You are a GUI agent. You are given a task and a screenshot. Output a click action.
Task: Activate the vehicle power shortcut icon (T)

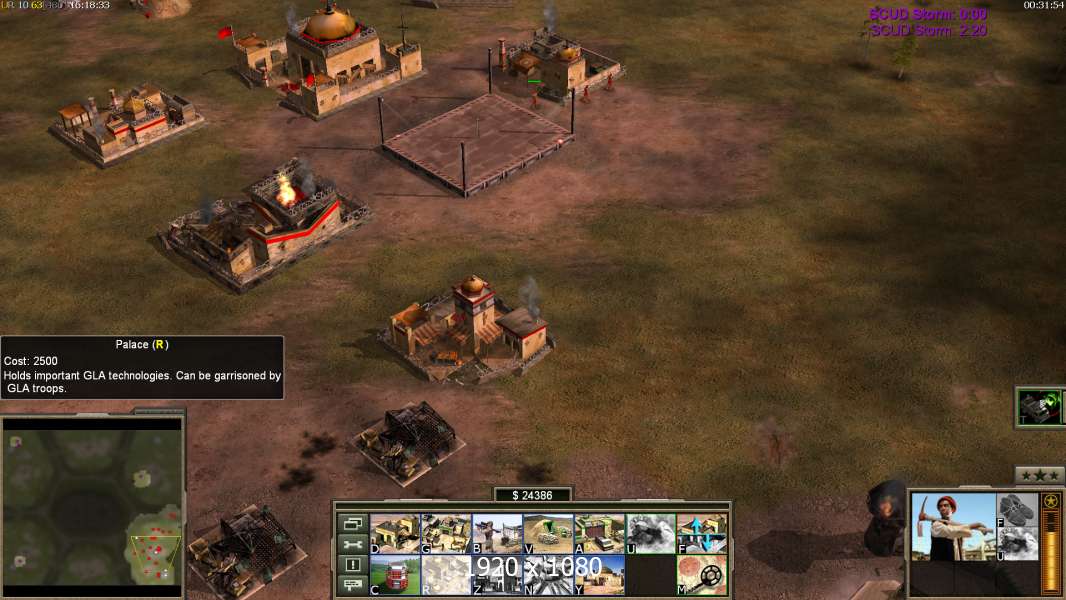tap(1039, 407)
